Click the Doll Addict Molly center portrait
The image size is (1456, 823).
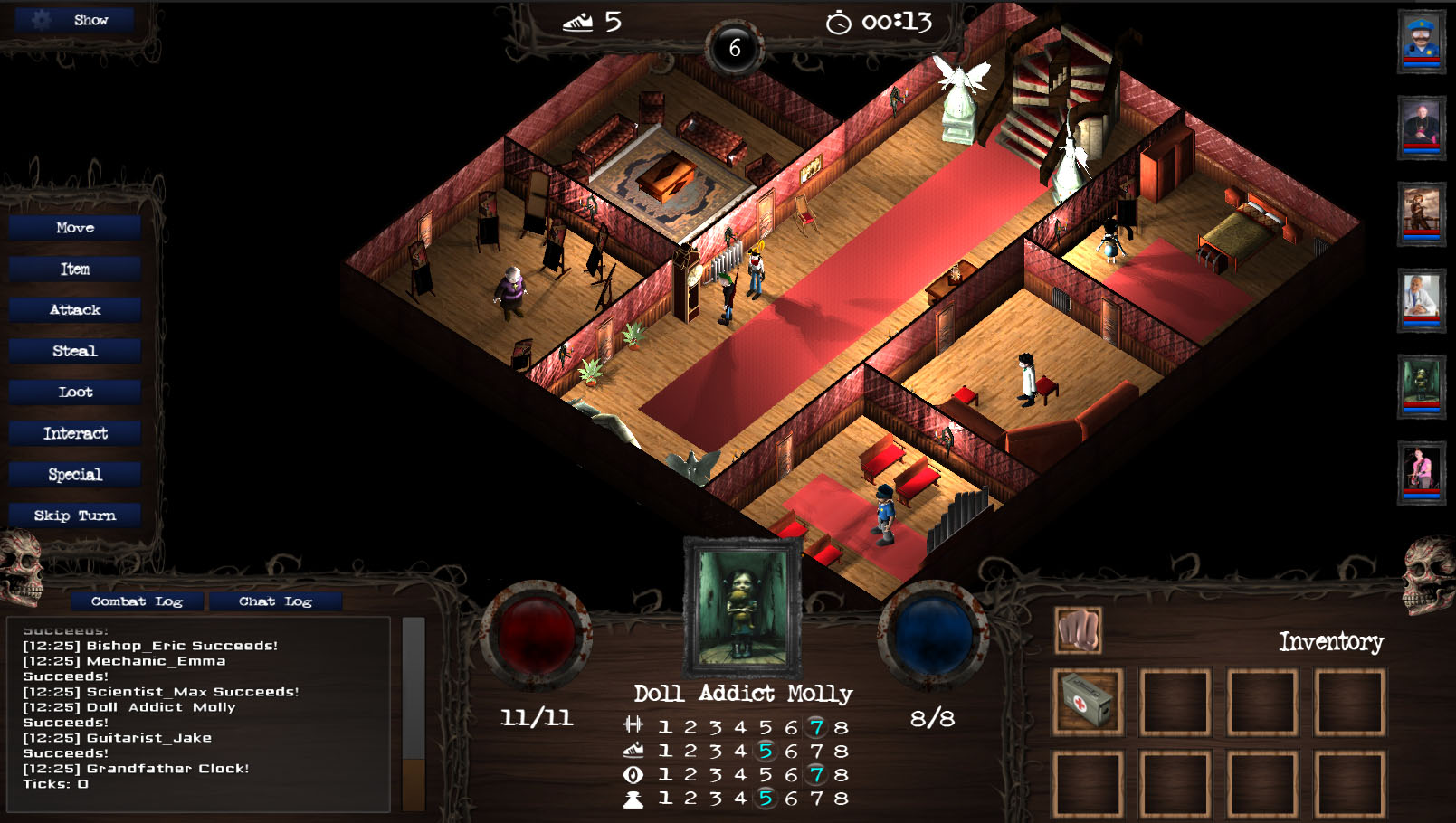point(742,608)
